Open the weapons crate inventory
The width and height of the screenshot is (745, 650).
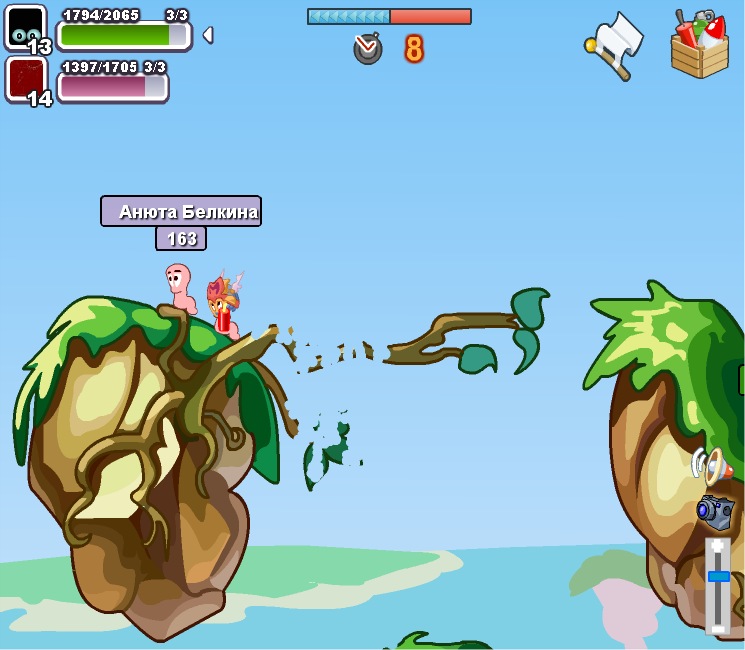[699, 44]
